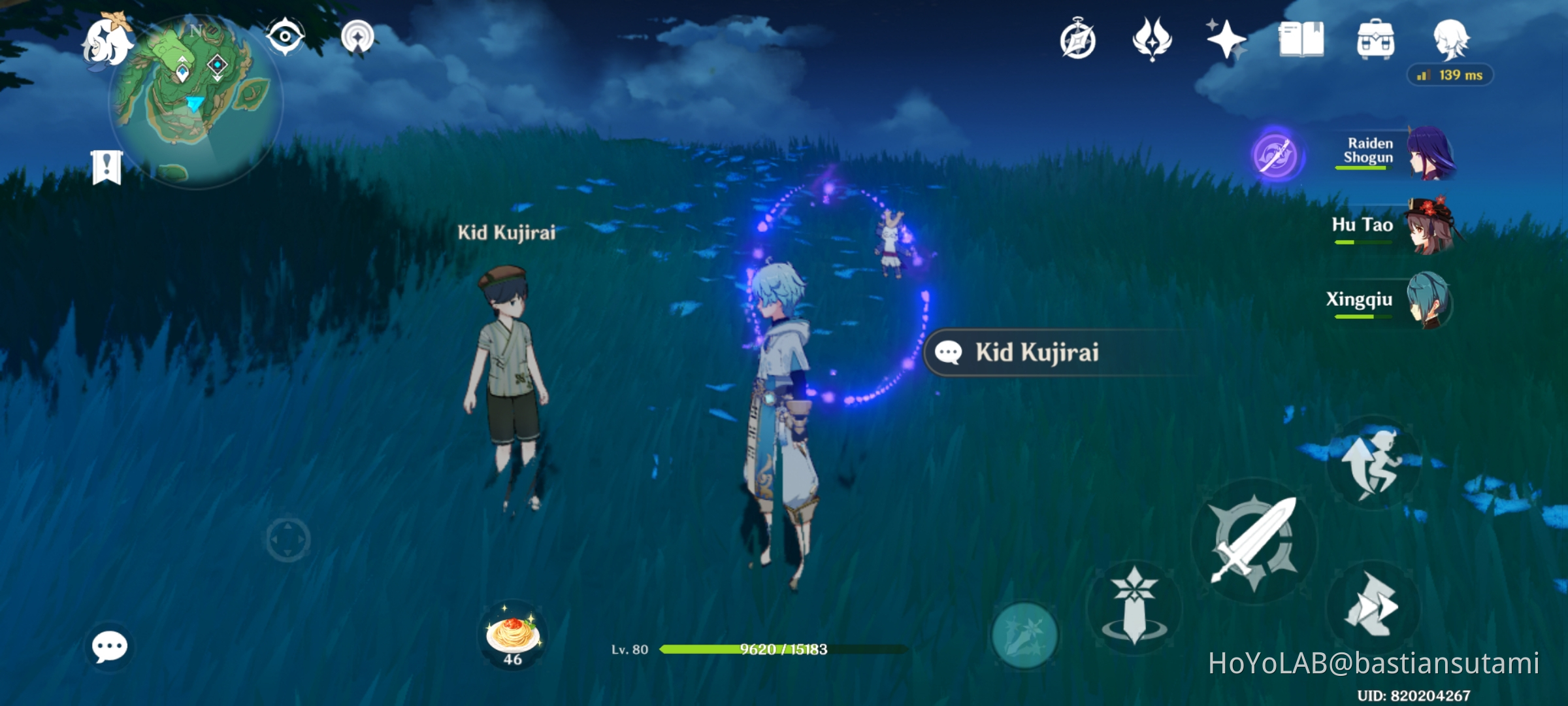1568x706 pixels.
Task: Open the chat bubble icon bottom left
Action: tap(108, 645)
